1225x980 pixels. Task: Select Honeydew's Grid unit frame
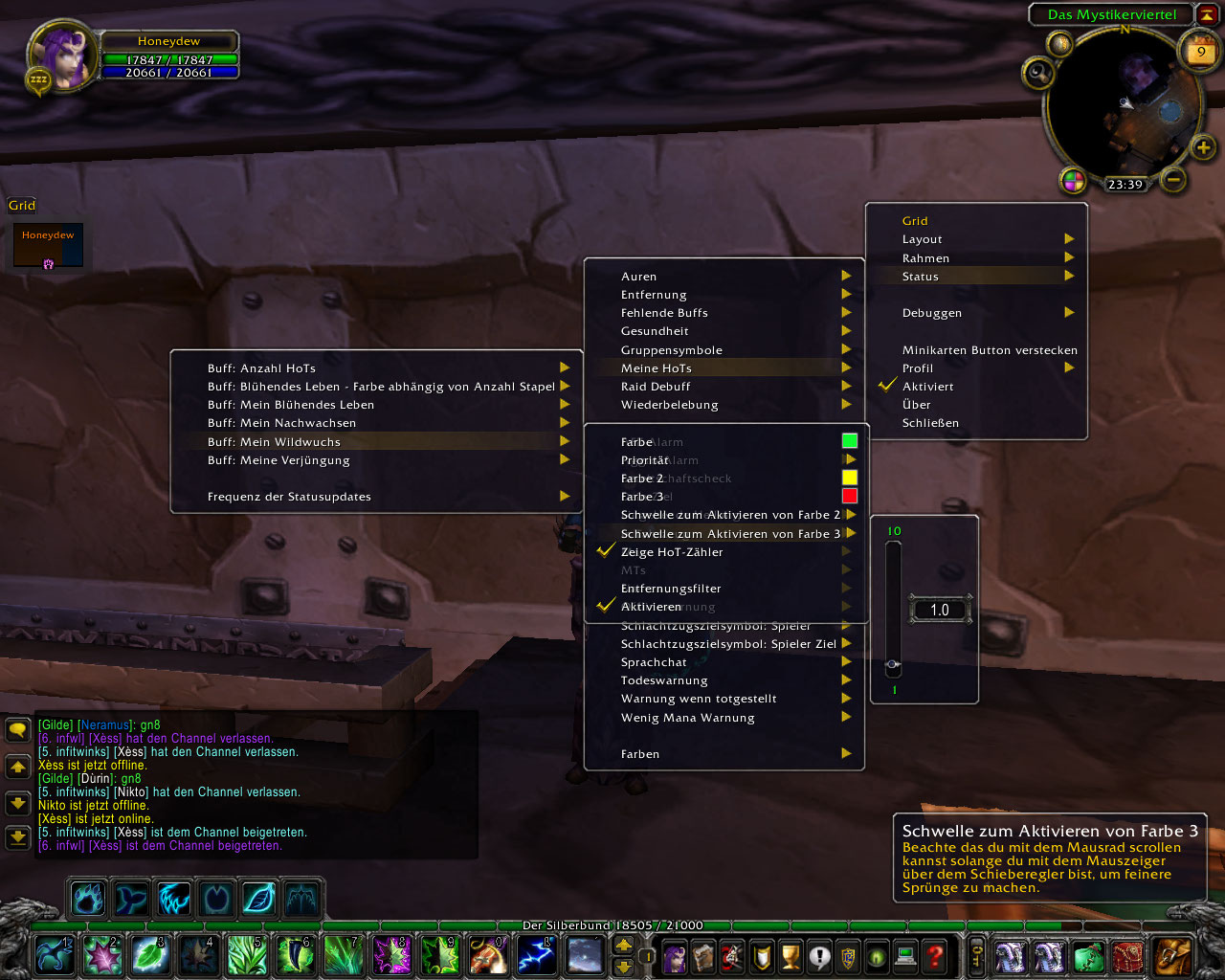[48, 245]
